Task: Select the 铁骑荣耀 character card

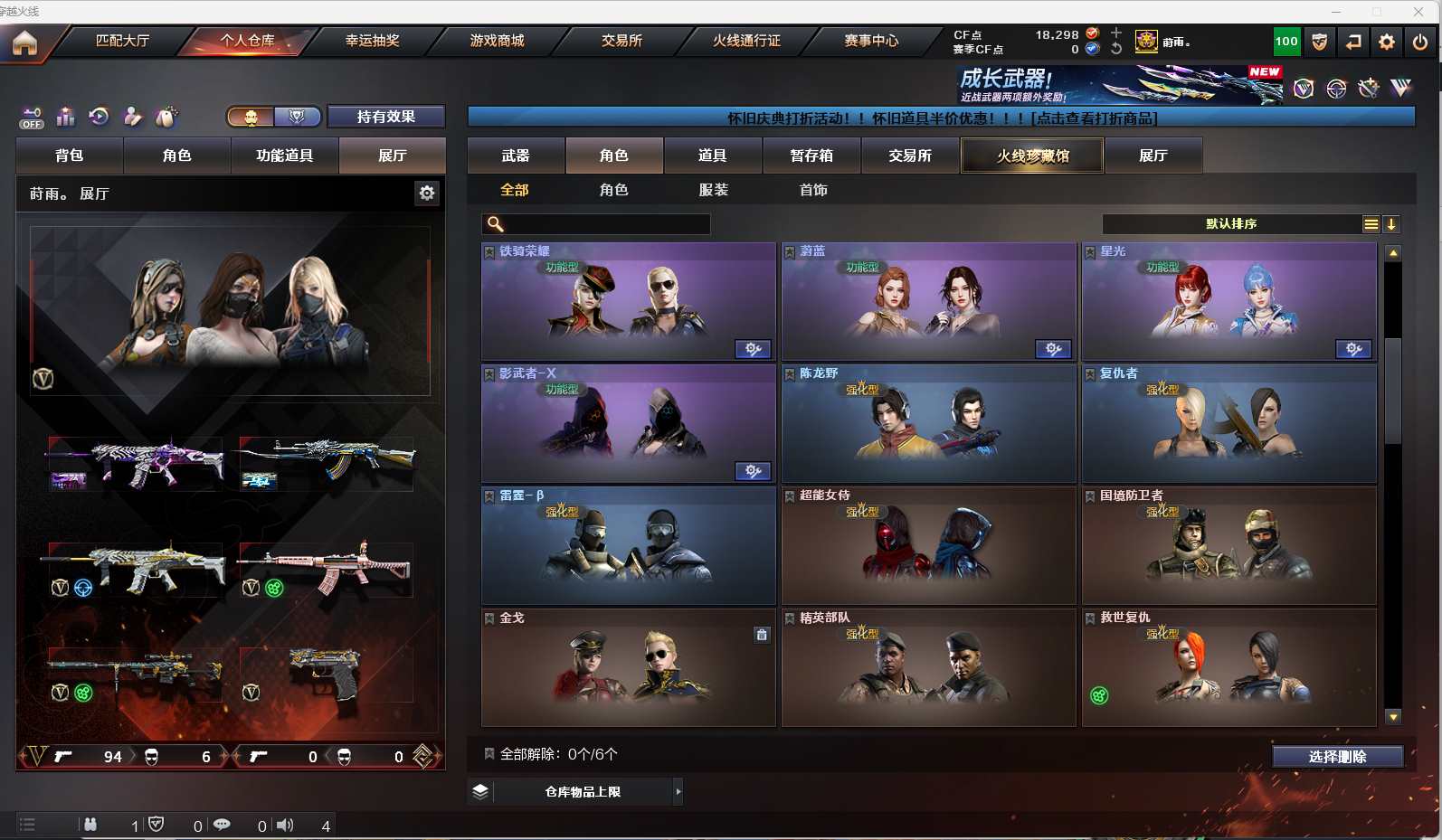Action: (628, 303)
